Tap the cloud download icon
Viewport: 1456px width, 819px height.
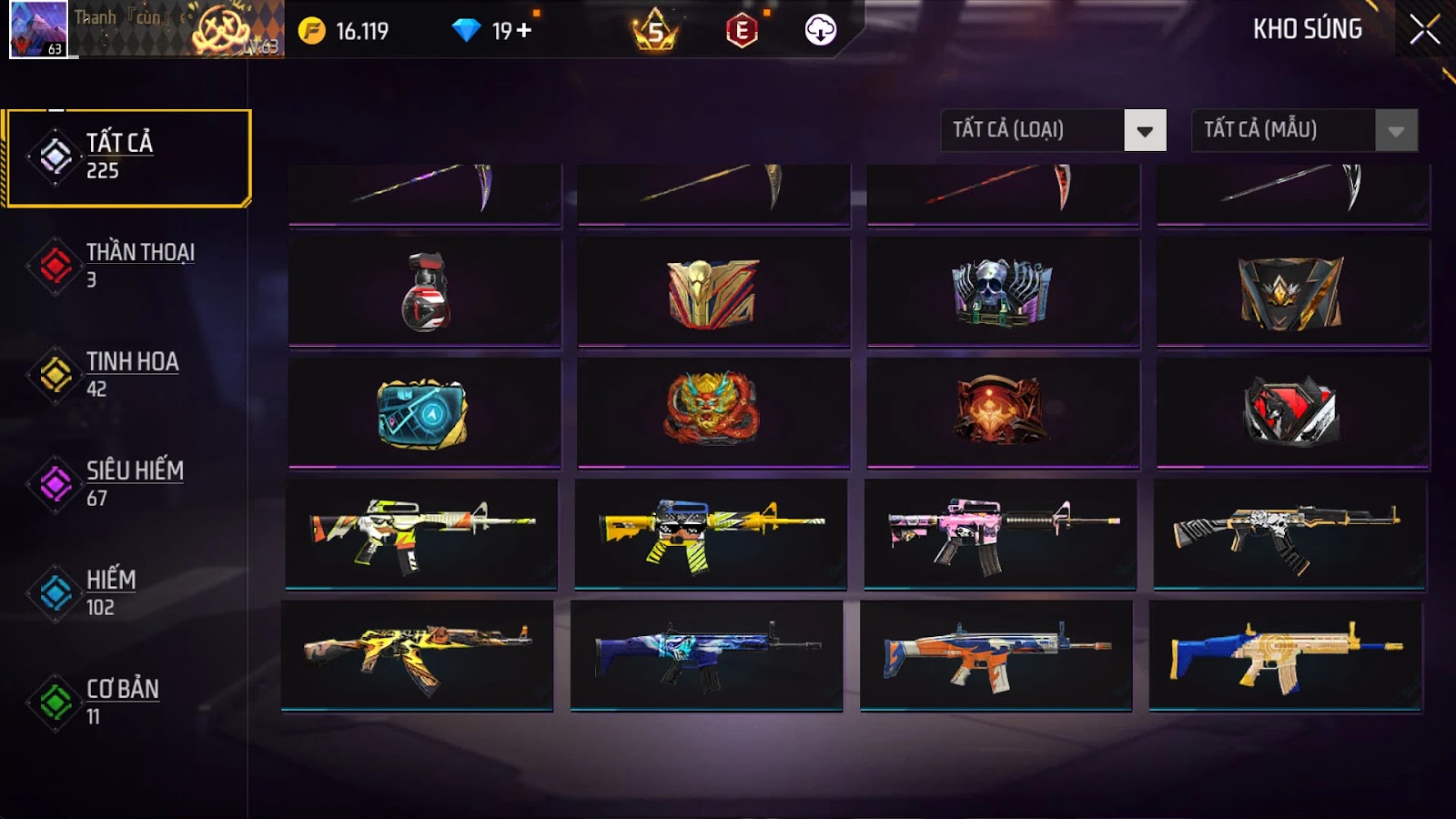click(820, 31)
